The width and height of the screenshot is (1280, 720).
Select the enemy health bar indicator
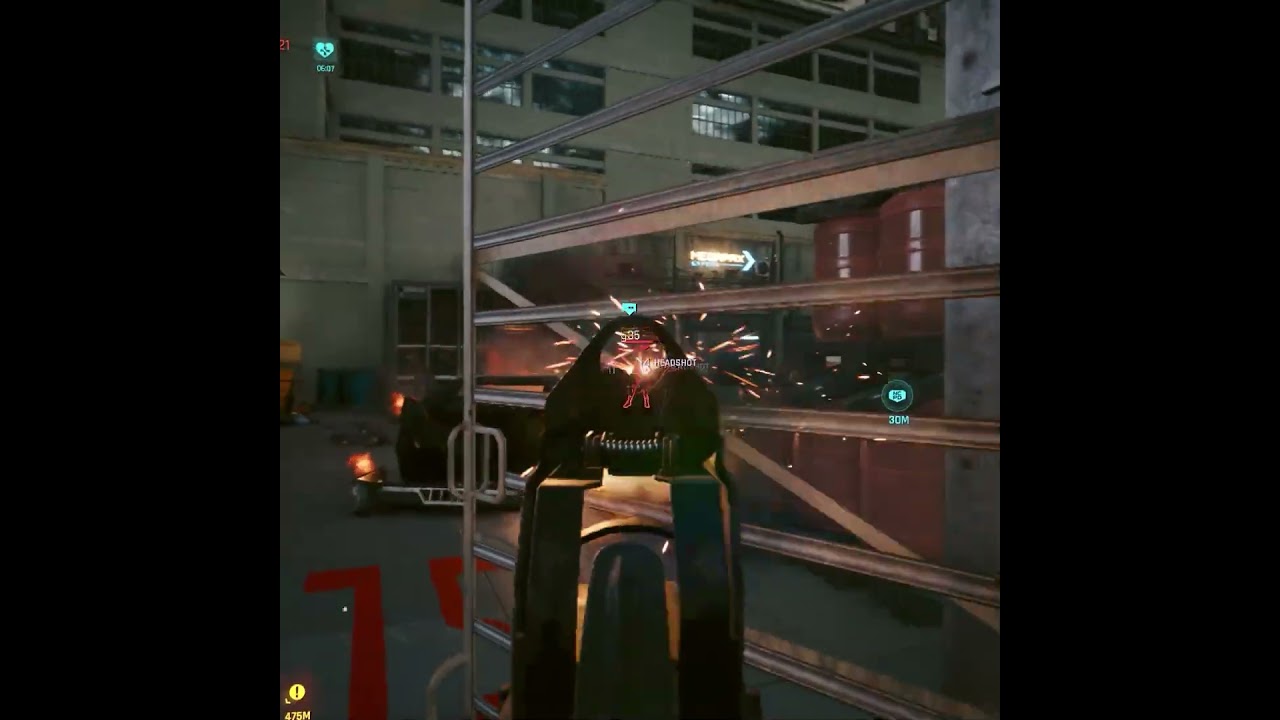pyautogui.click(x=638, y=341)
